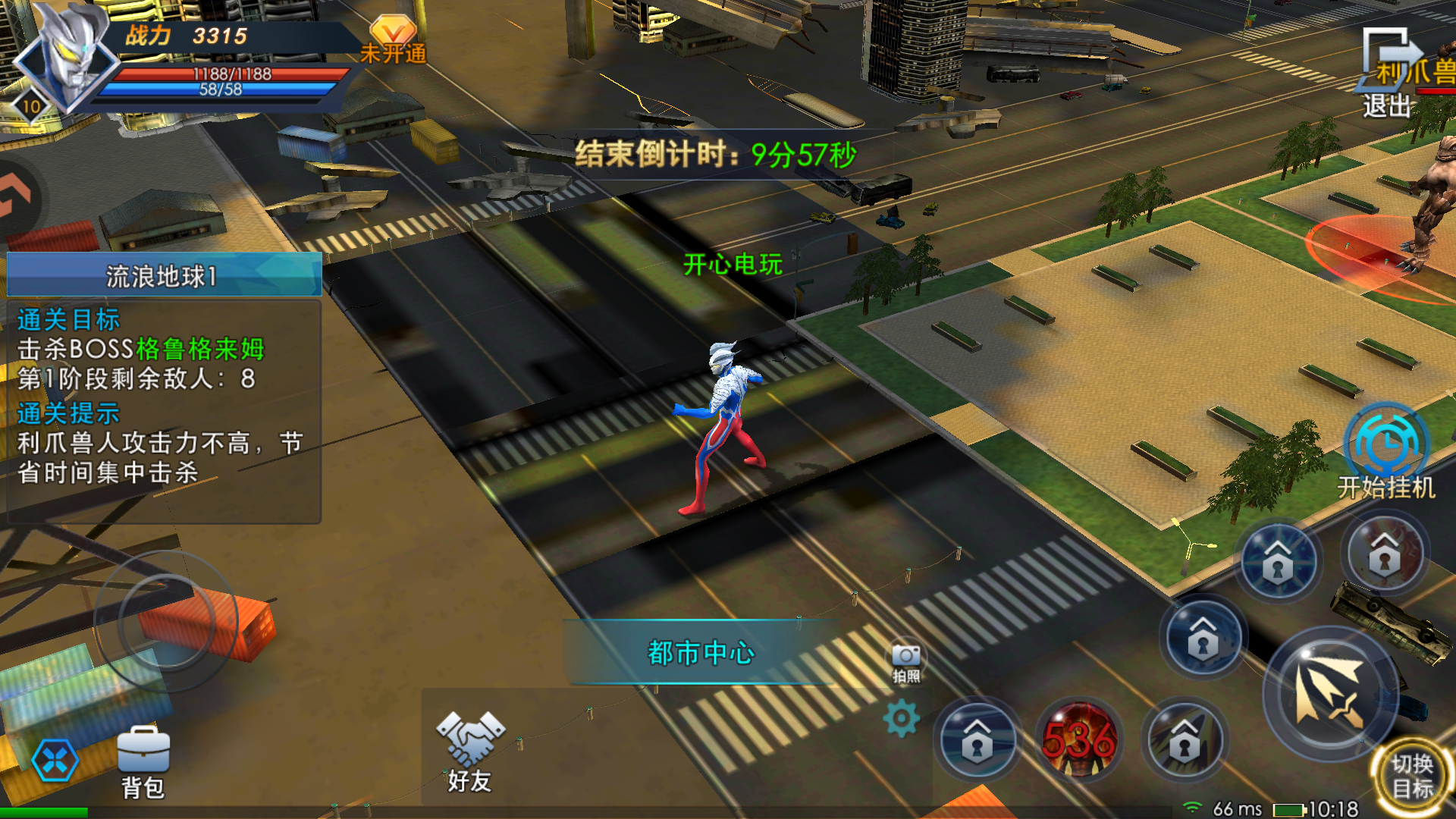Select the 流浪地球1 stage header

tap(164, 275)
